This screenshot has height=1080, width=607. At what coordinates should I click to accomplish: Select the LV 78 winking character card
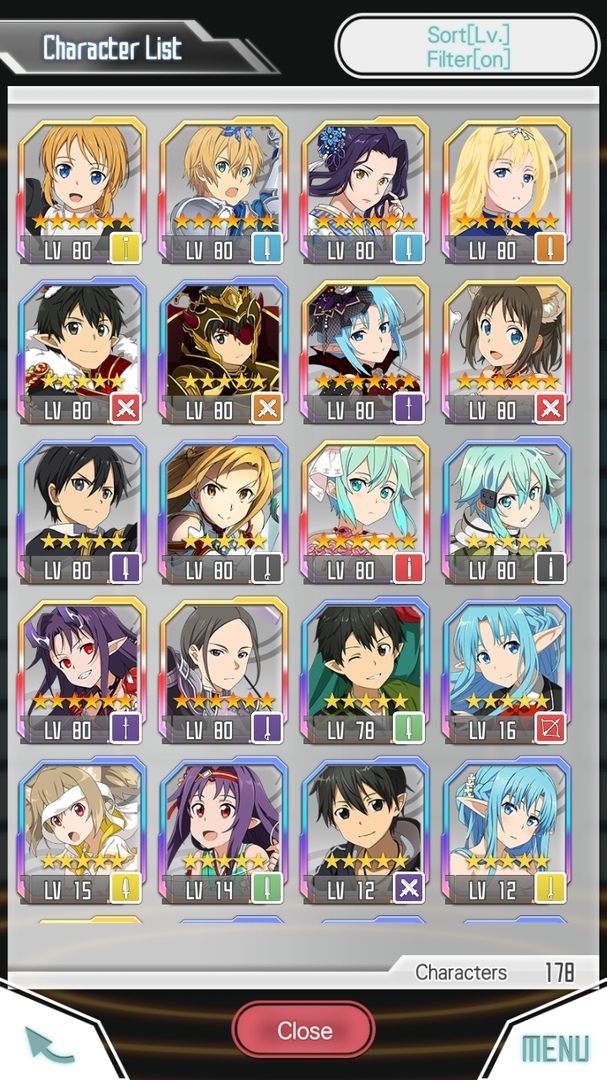[365, 672]
